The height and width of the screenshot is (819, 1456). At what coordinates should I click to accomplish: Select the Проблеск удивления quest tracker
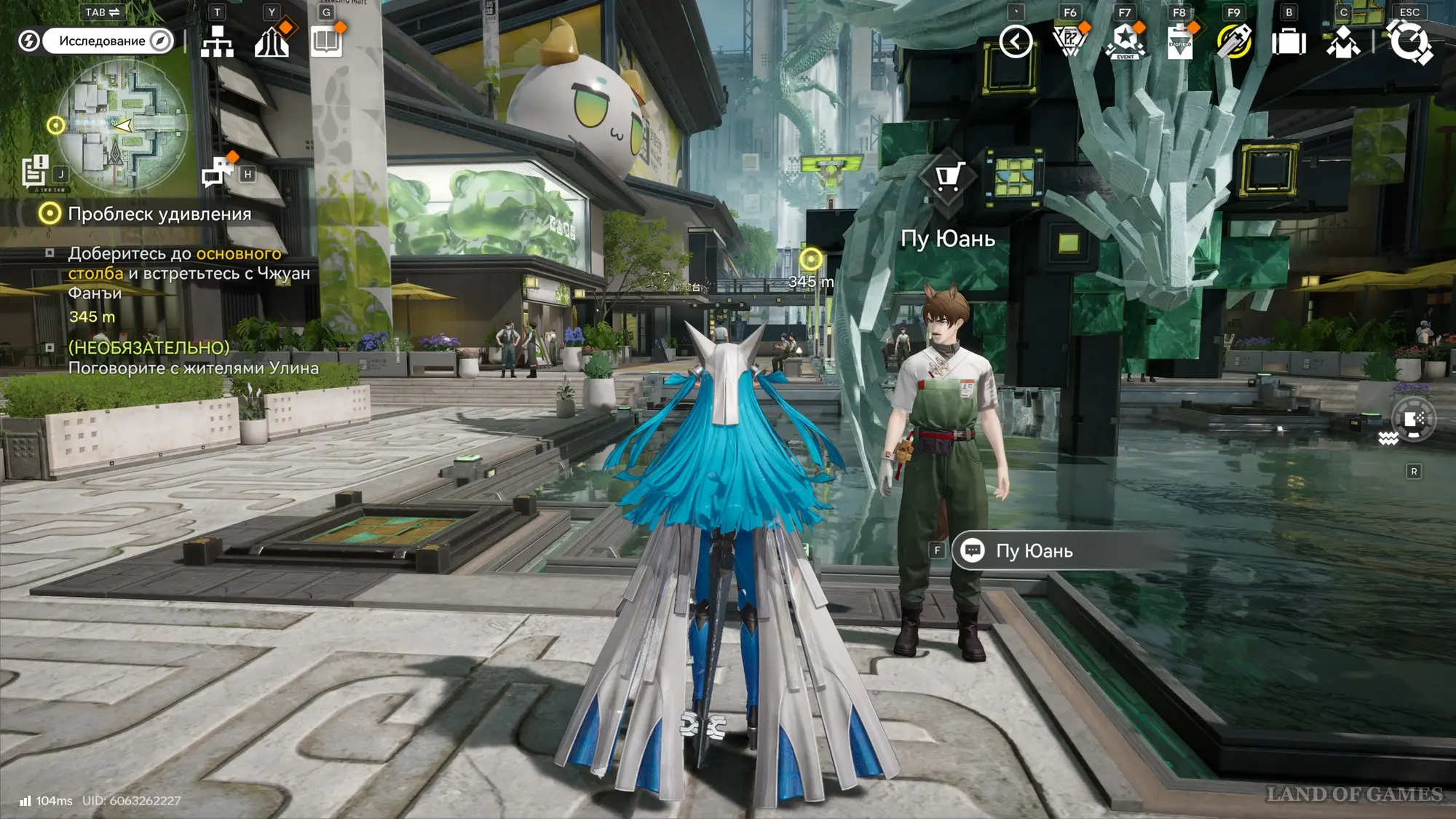click(x=159, y=214)
